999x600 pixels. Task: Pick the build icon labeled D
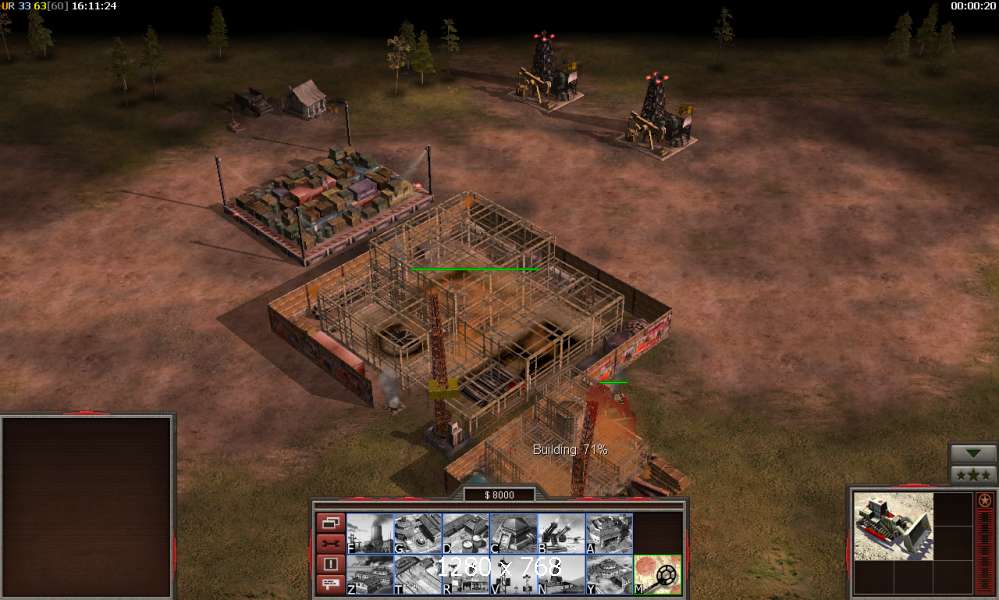tap(465, 533)
